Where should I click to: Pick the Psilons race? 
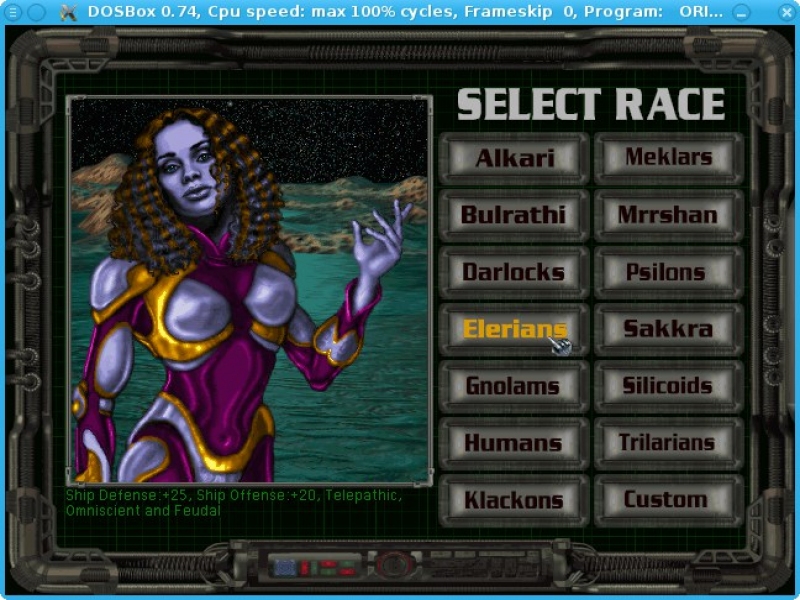pyautogui.click(x=668, y=272)
